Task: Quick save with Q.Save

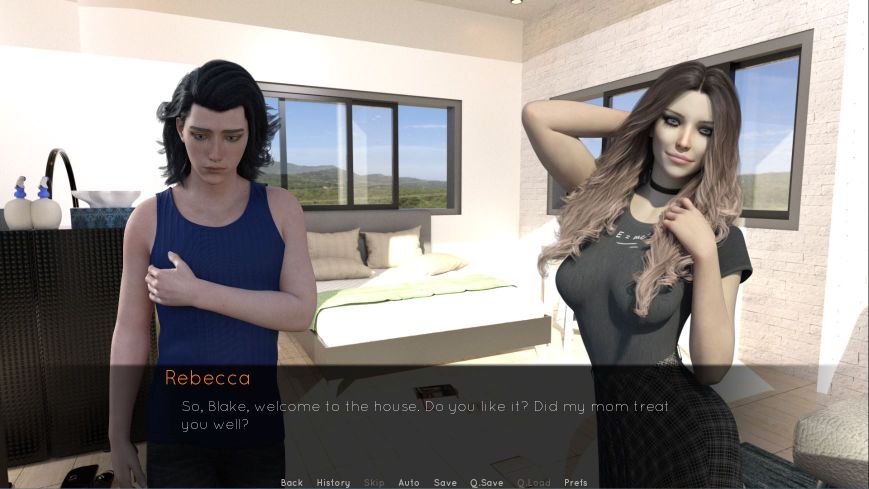Action: (487, 483)
